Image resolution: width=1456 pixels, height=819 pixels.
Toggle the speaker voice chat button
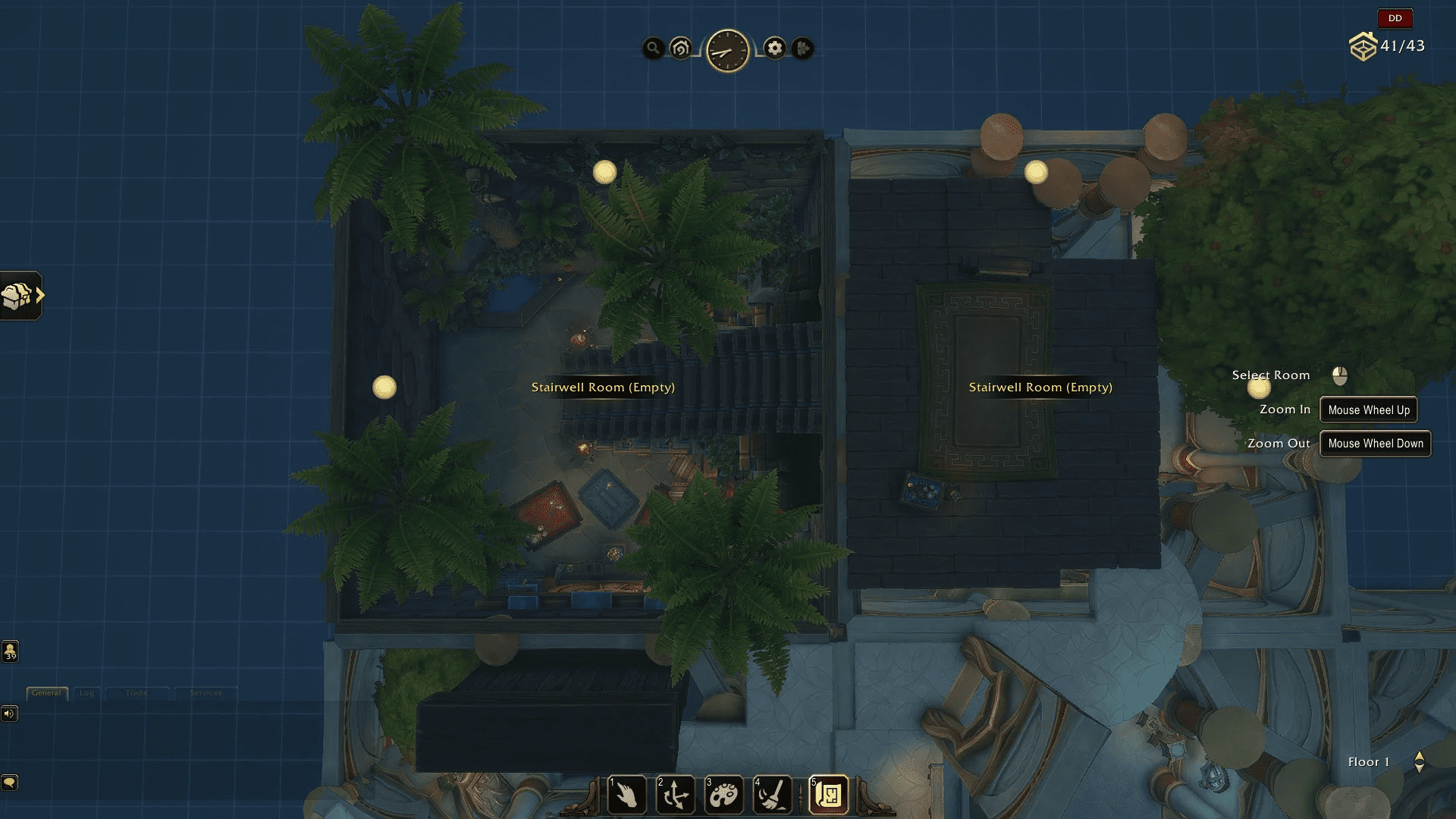pyautogui.click(x=9, y=714)
